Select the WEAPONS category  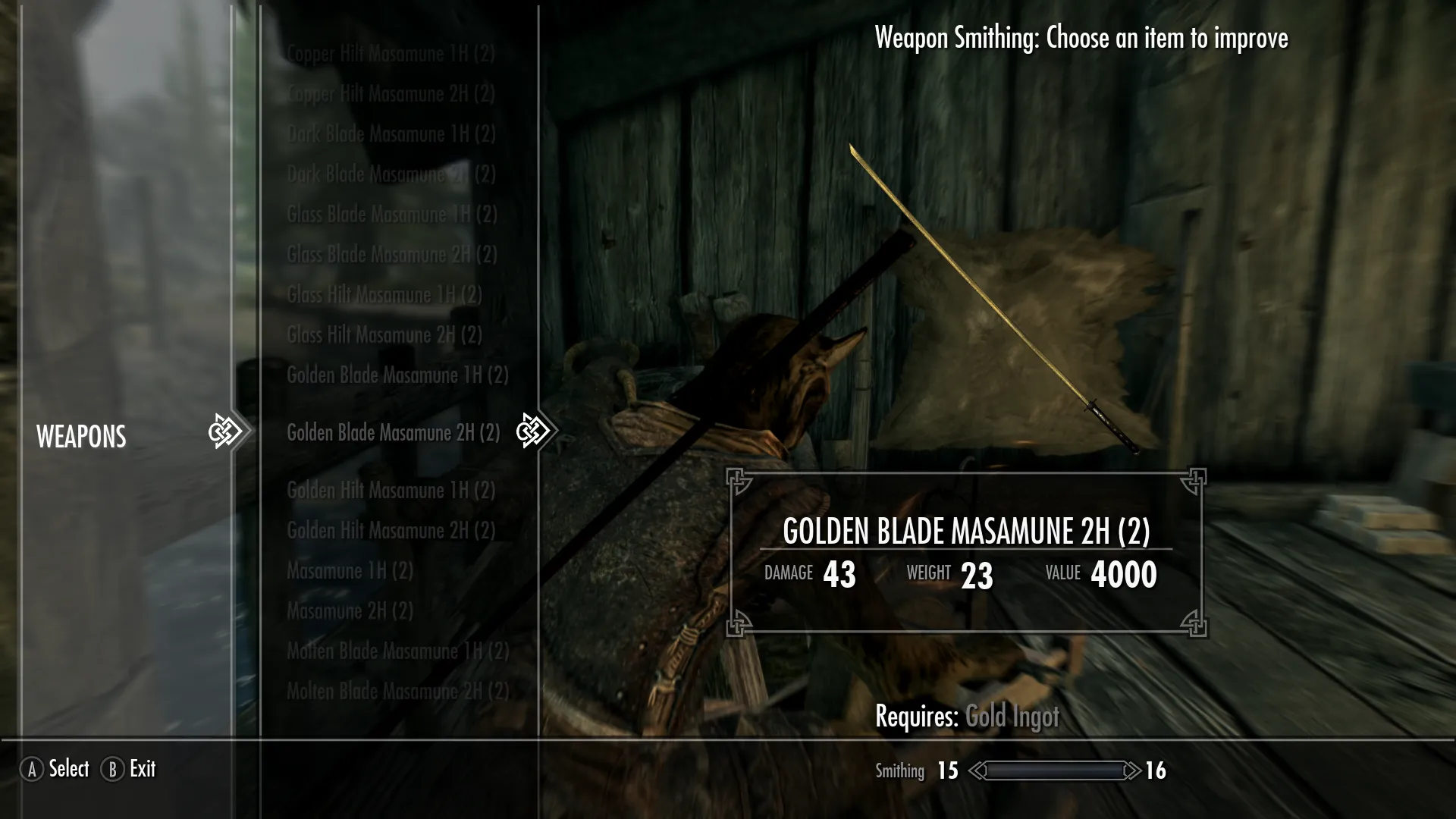click(81, 437)
